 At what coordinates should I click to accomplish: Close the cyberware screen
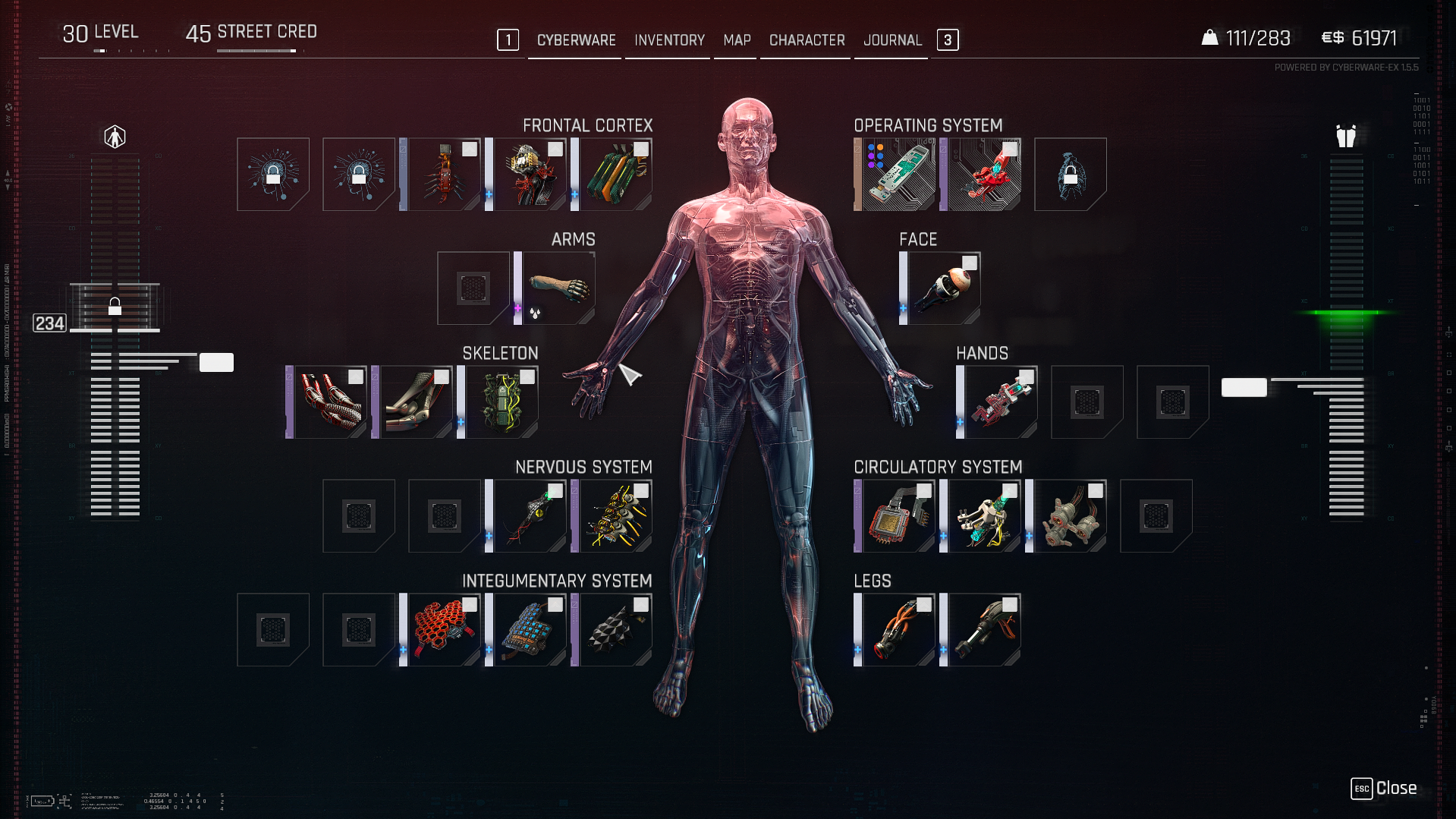[1383, 789]
